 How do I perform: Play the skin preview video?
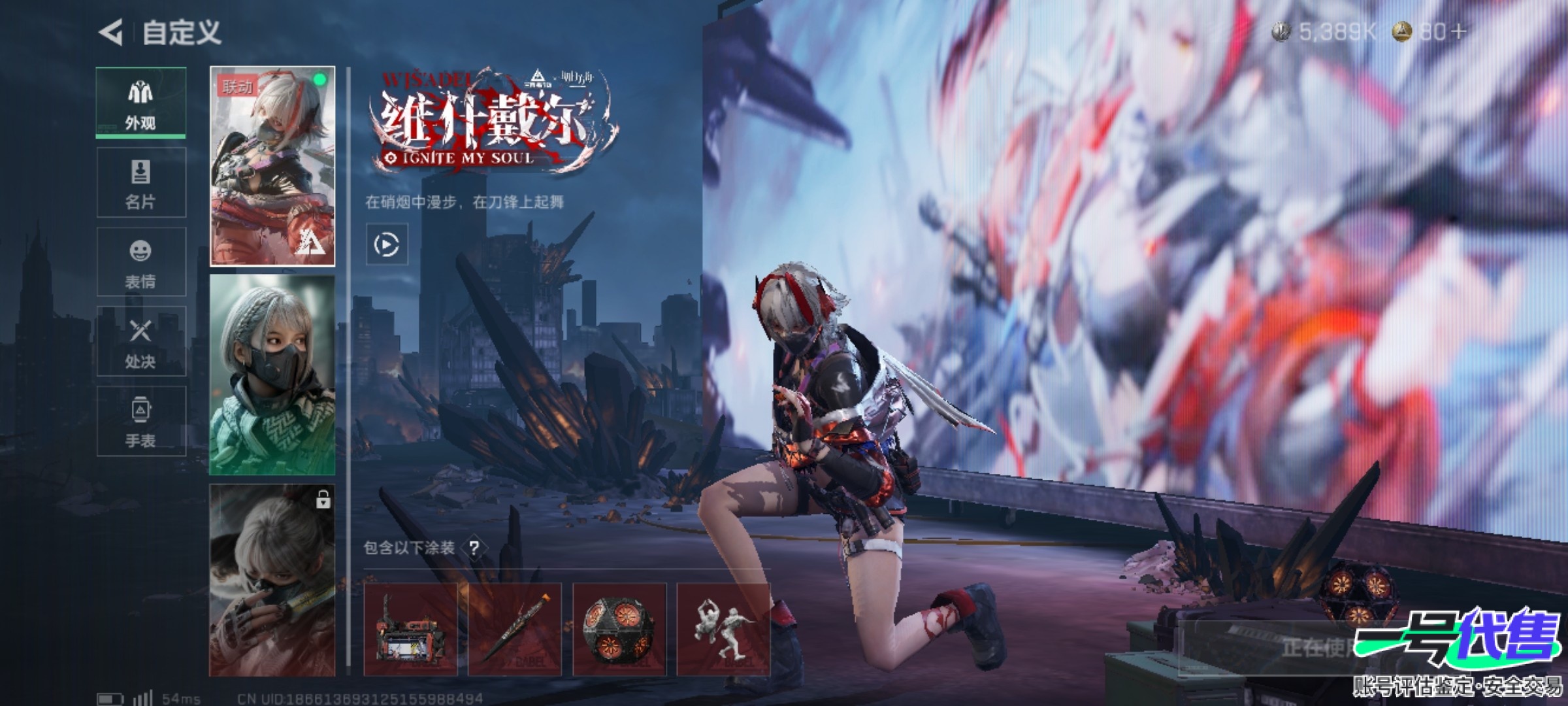point(387,244)
